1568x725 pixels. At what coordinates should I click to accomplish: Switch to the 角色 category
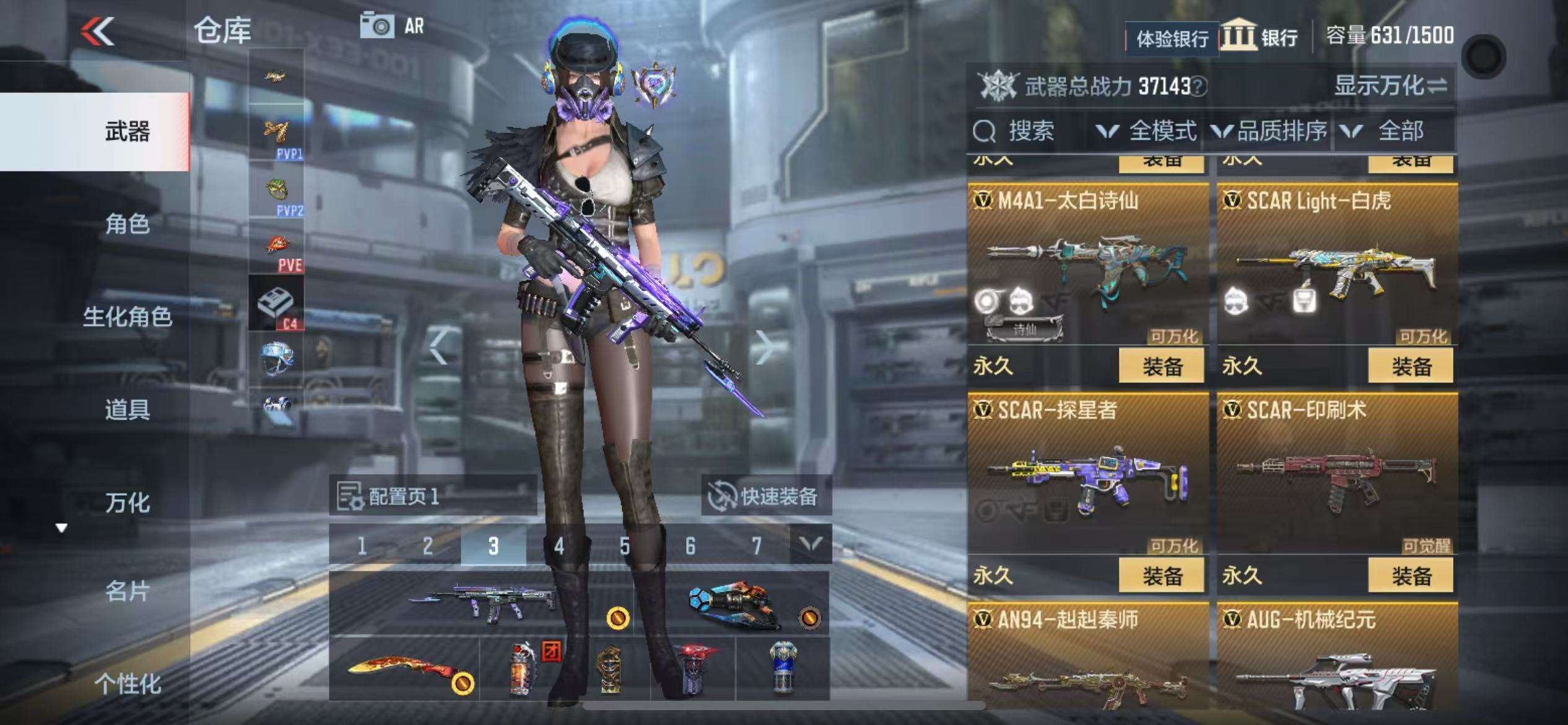point(127,224)
